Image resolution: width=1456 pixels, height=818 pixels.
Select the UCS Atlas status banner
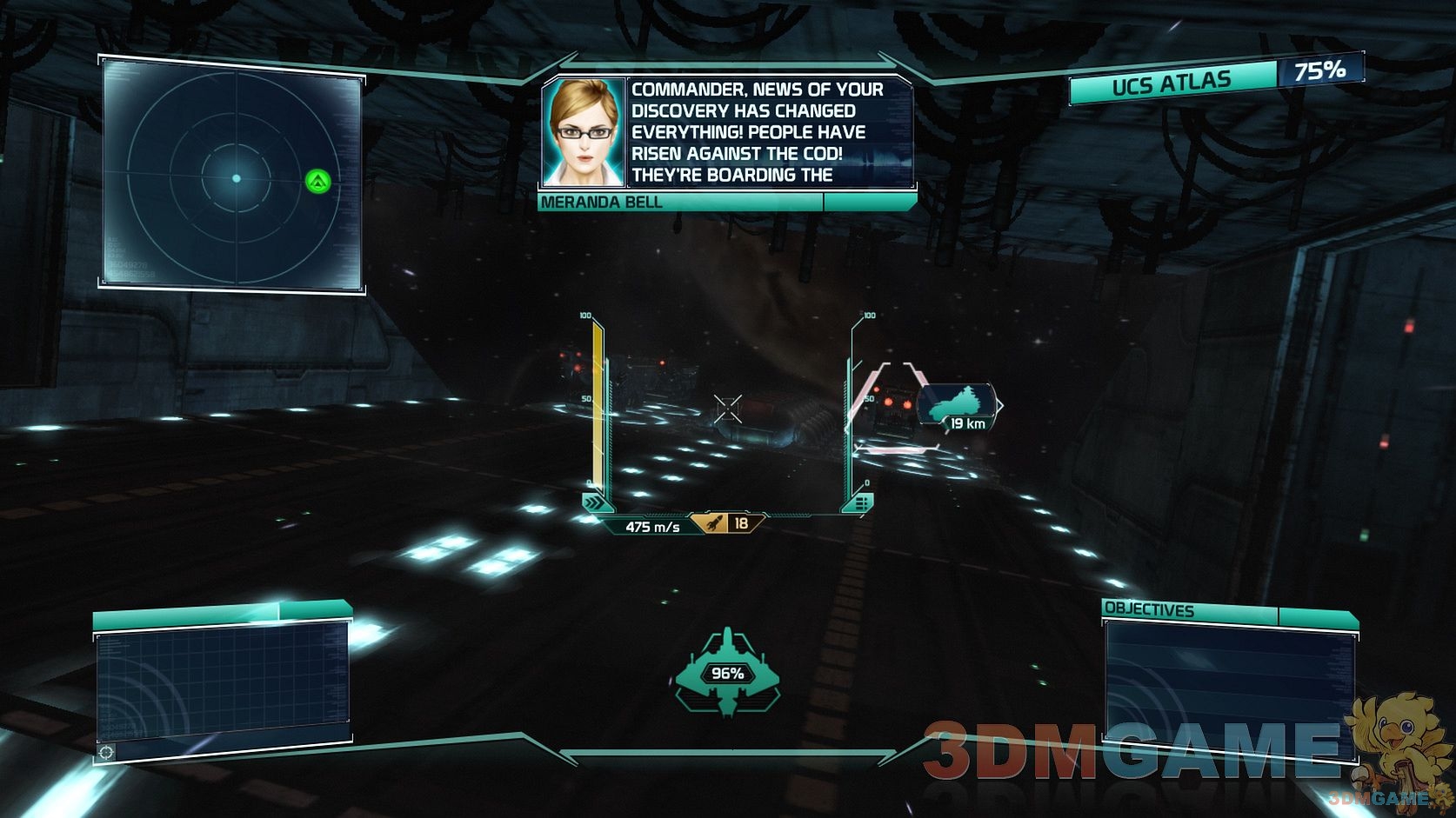tap(1171, 83)
